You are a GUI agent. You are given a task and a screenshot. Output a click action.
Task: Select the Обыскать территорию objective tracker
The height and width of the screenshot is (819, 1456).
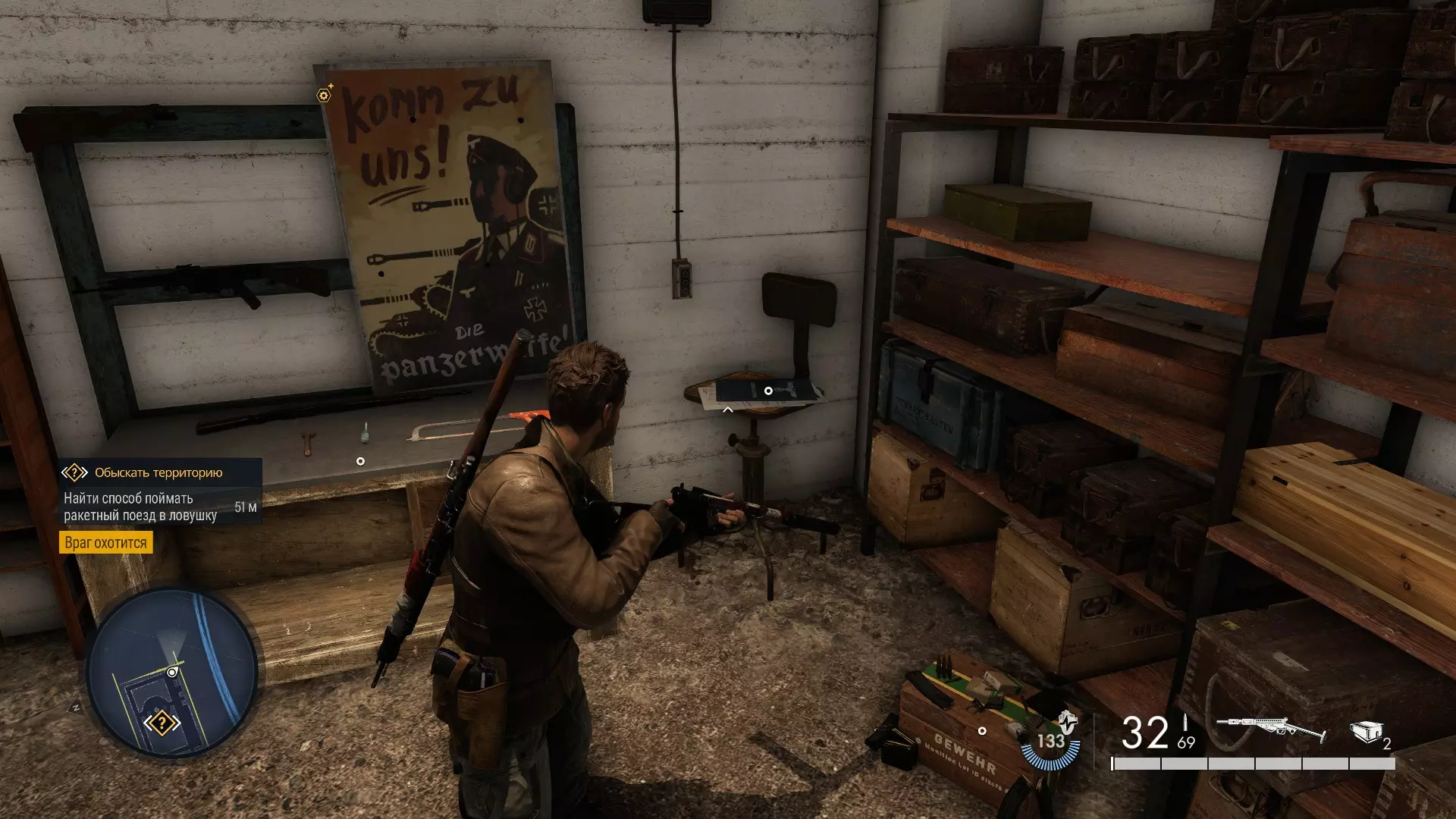coord(158,472)
